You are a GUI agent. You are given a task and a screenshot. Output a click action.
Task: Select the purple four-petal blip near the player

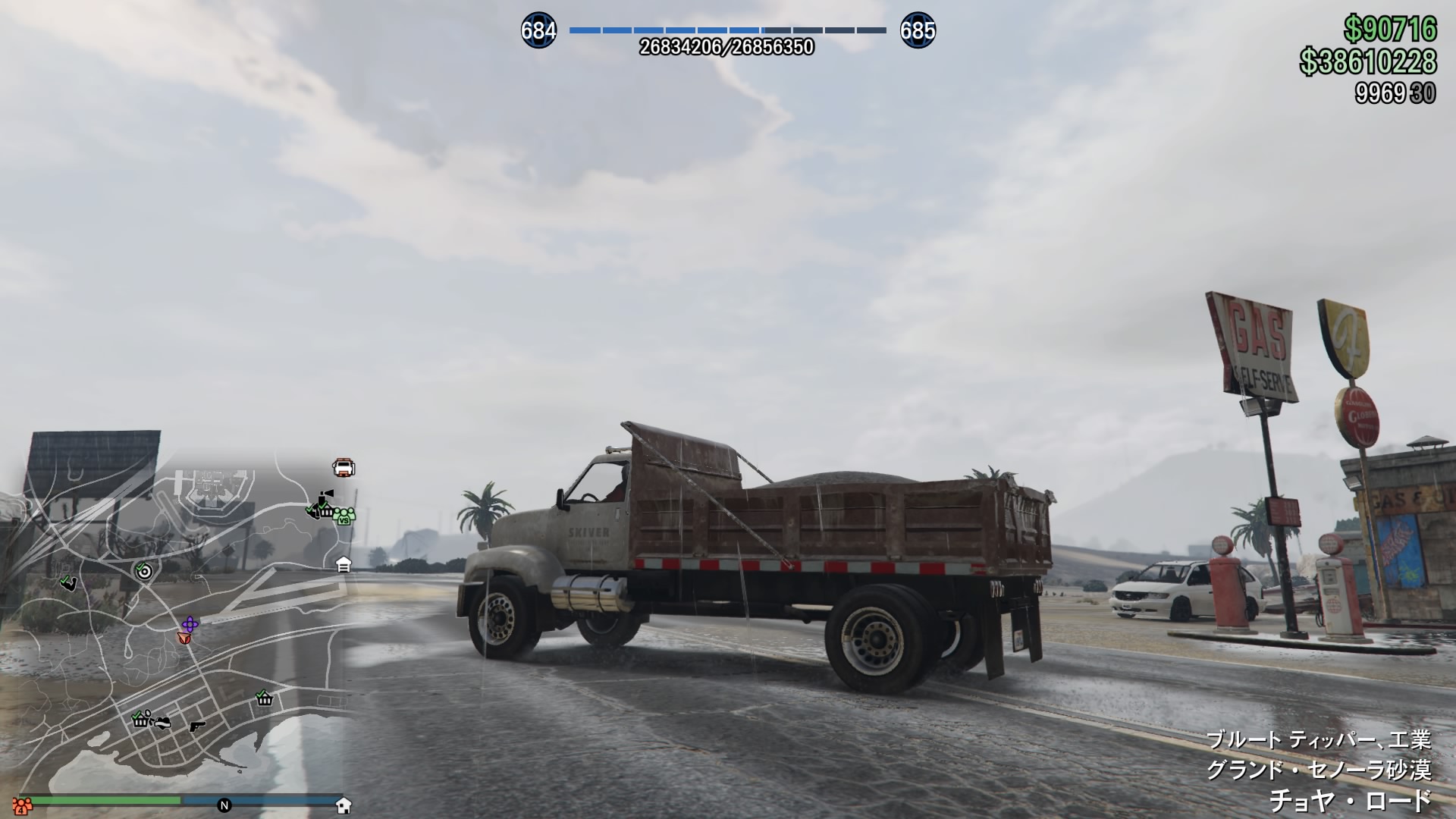(x=189, y=624)
